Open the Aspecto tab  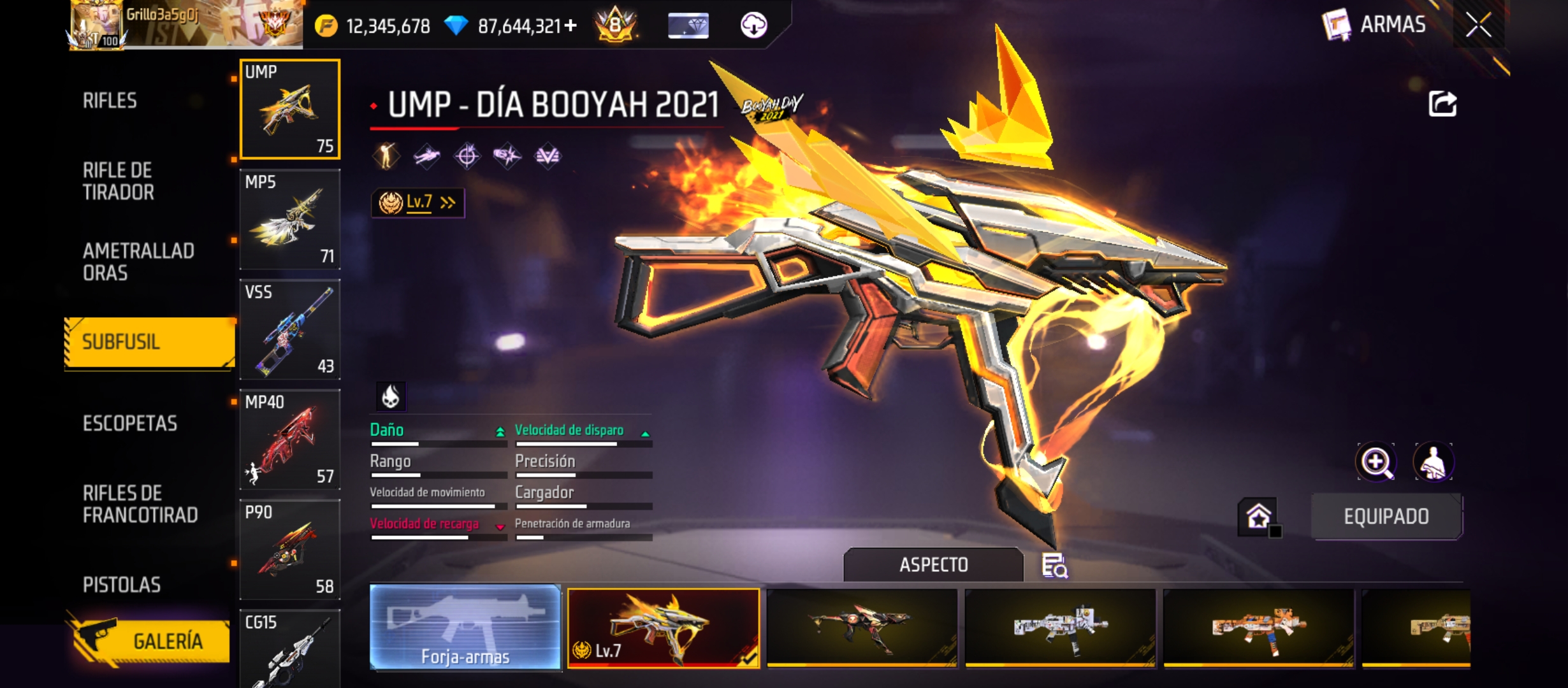(933, 564)
